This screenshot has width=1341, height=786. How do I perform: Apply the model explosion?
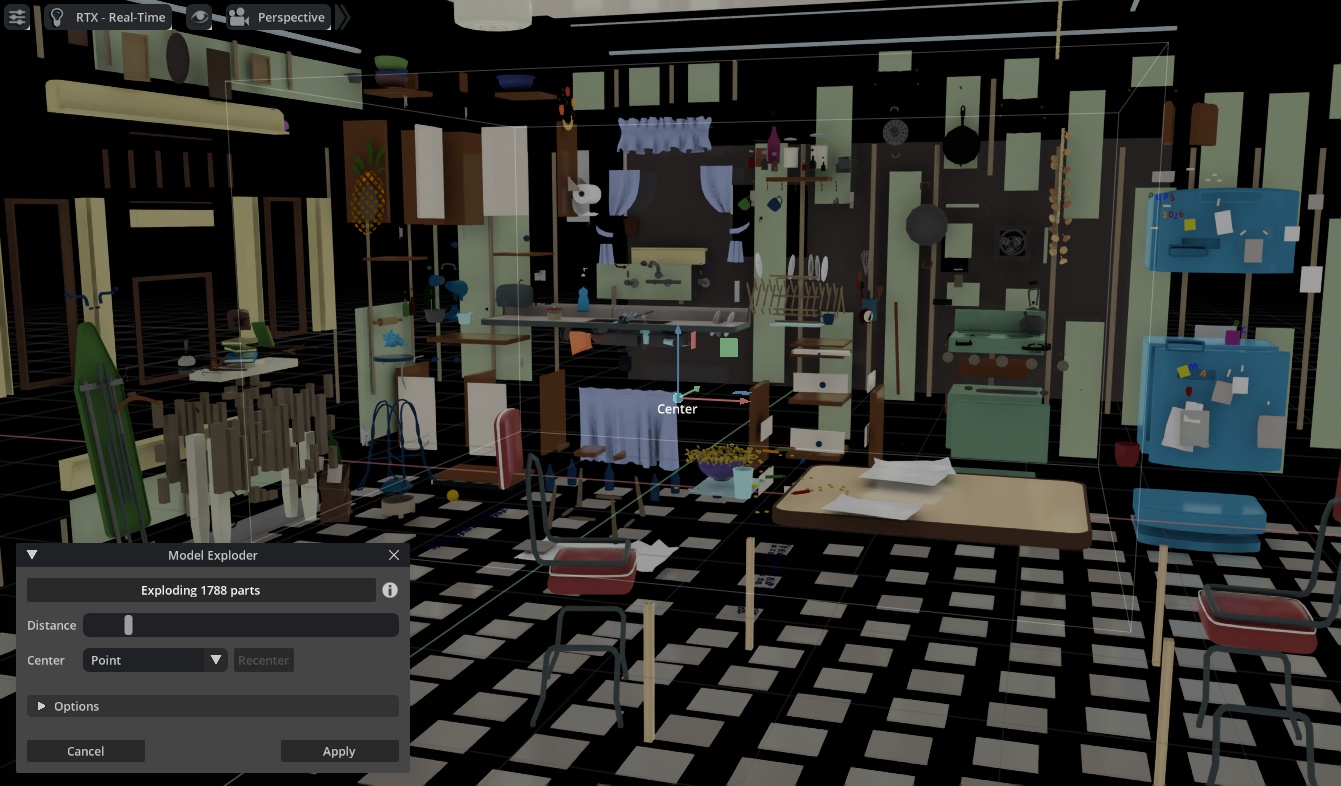[x=339, y=751]
